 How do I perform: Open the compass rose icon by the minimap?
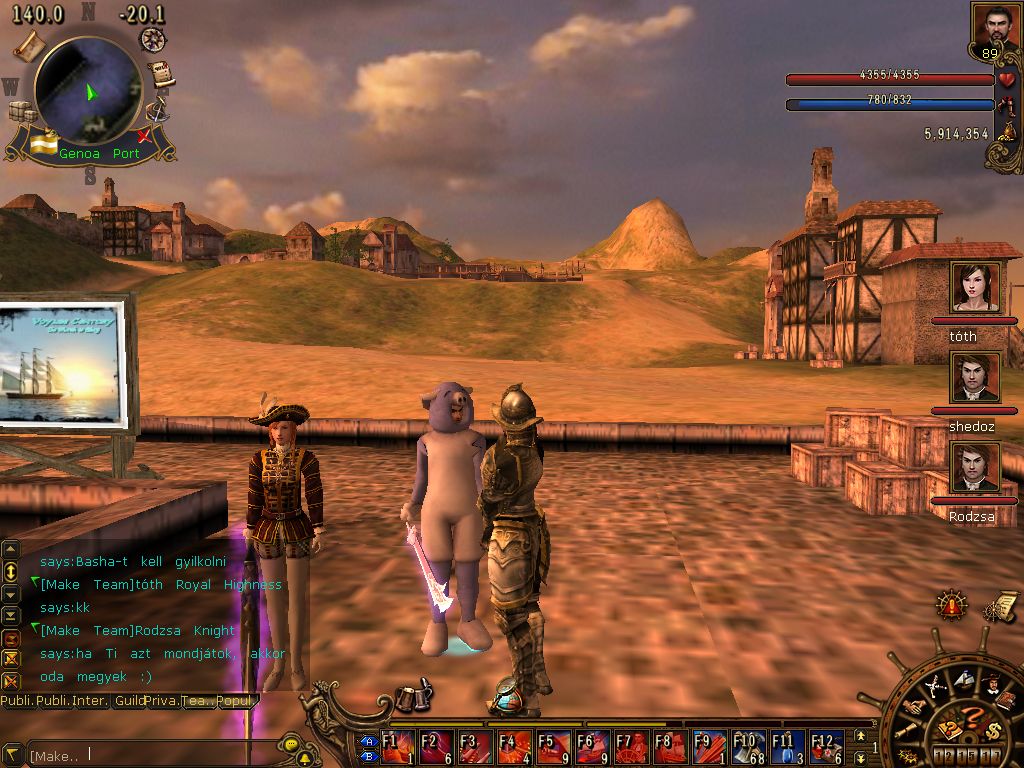tap(153, 39)
